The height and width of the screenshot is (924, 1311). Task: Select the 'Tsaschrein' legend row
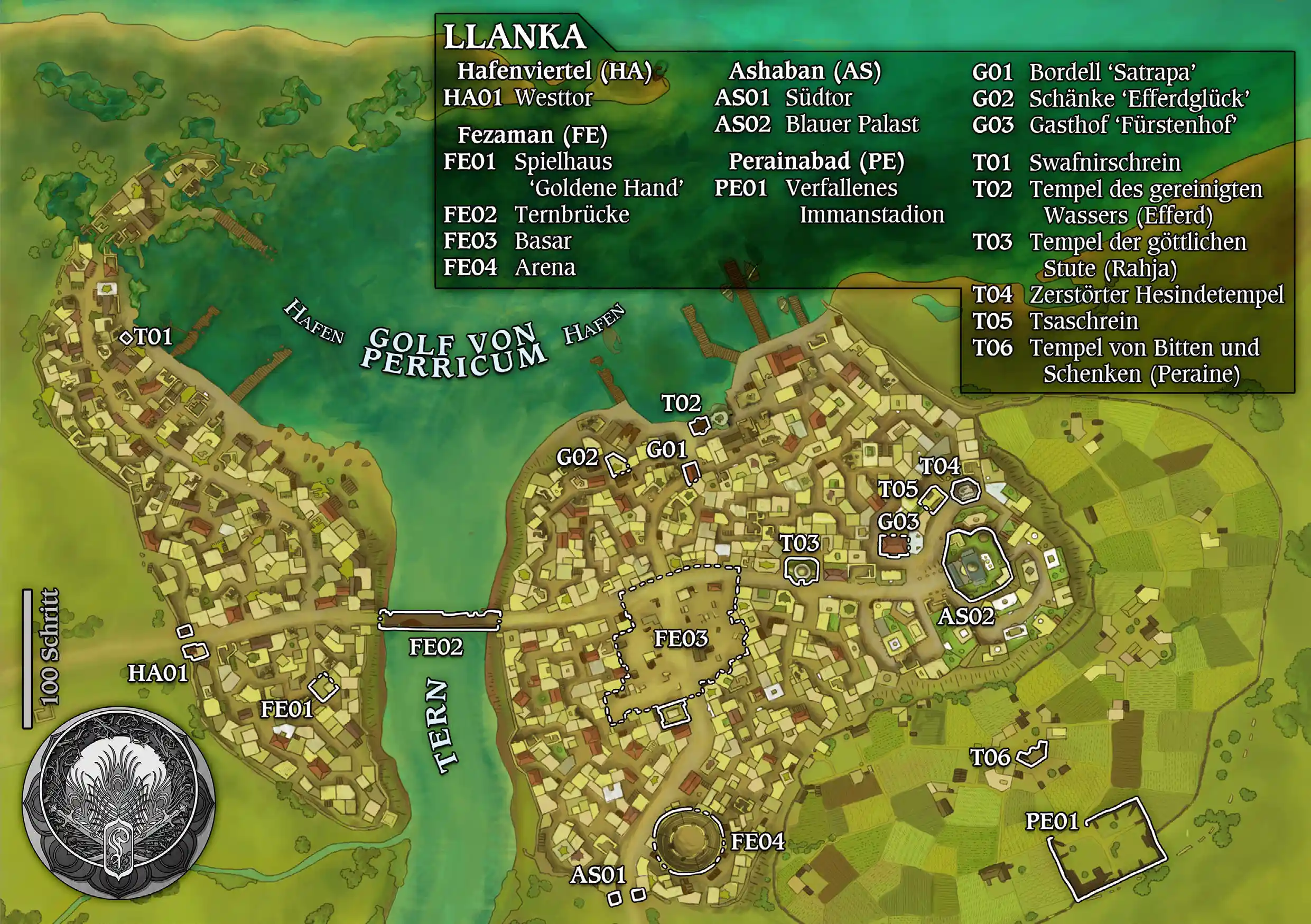pyautogui.click(x=1083, y=321)
